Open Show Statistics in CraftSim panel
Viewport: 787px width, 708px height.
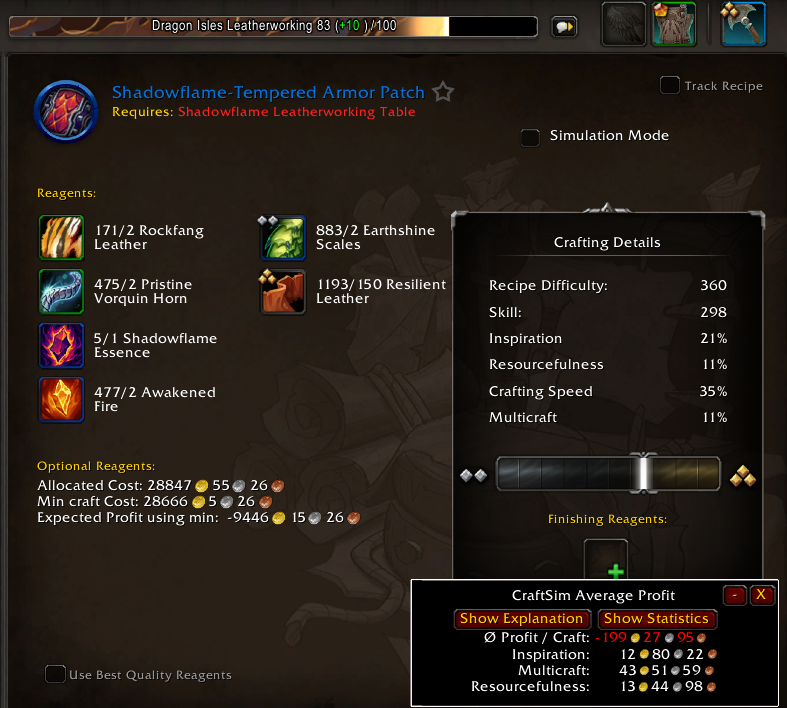tap(656, 619)
